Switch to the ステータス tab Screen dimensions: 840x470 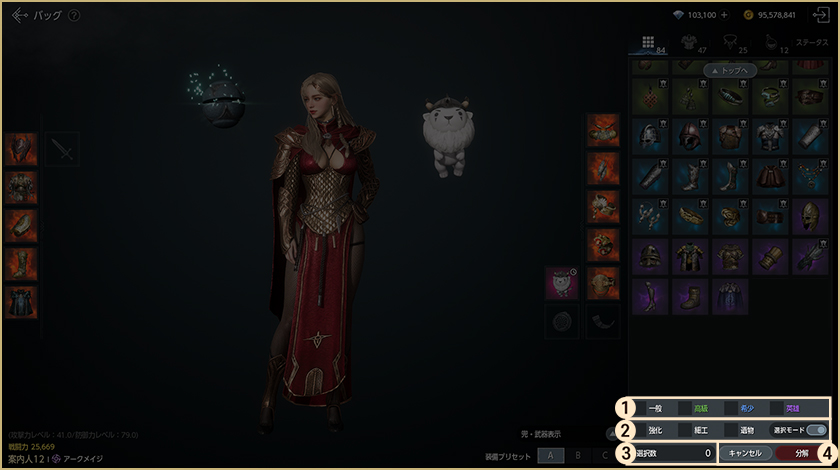click(x=810, y=43)
